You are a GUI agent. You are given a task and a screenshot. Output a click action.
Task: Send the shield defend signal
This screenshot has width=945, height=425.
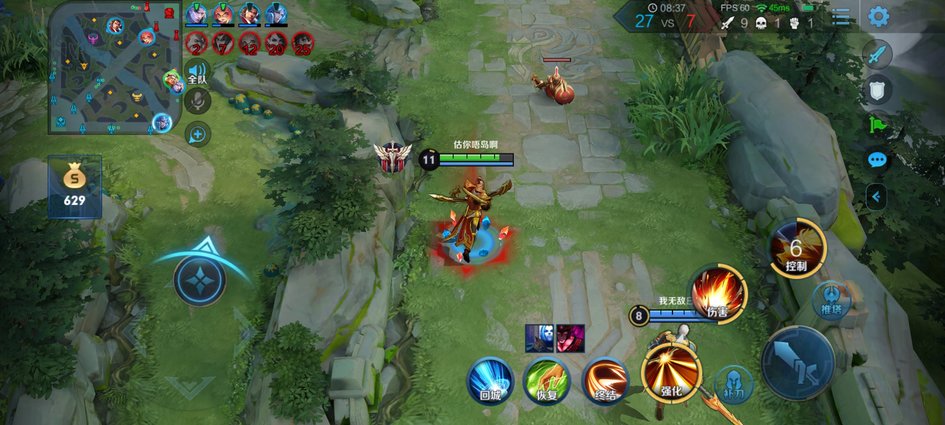tap(877, 90)
